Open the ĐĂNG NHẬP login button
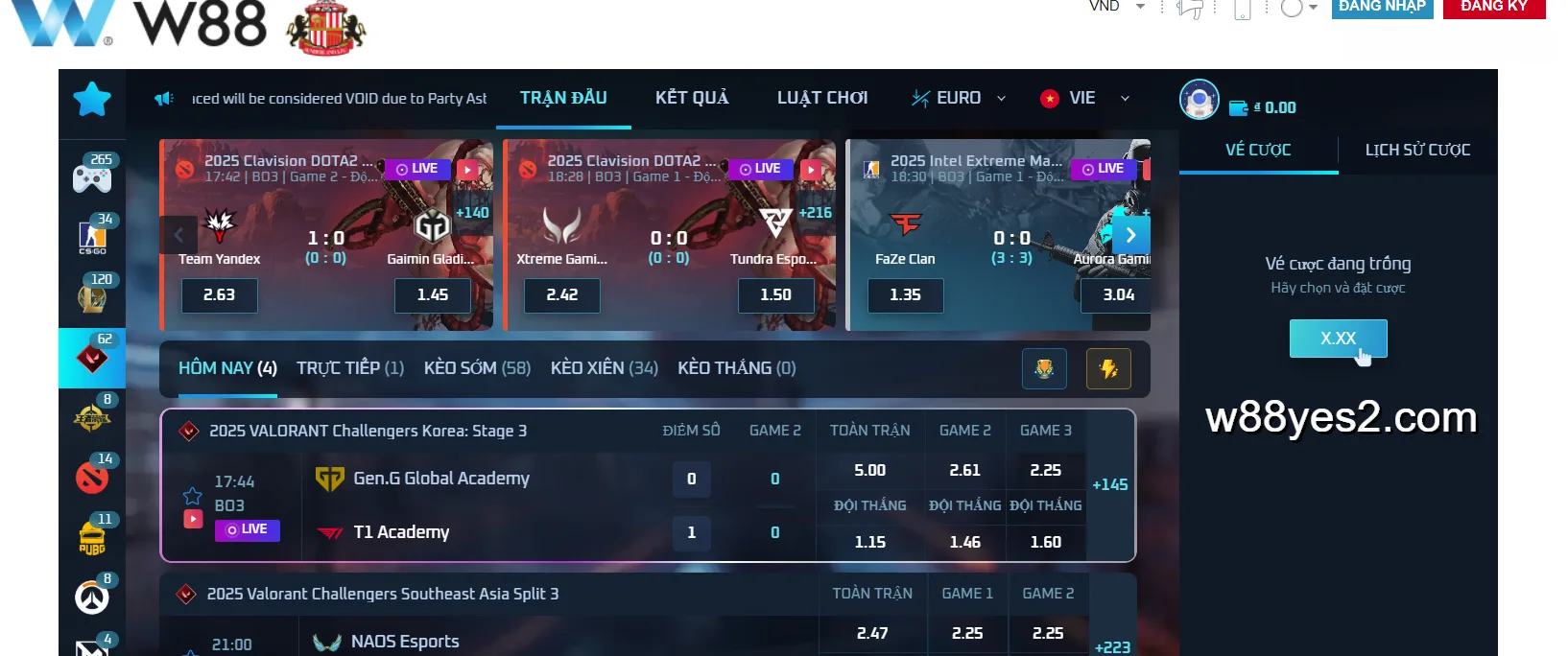The width and height of the screenshot is (1568, 656). tap(1381, 8)
